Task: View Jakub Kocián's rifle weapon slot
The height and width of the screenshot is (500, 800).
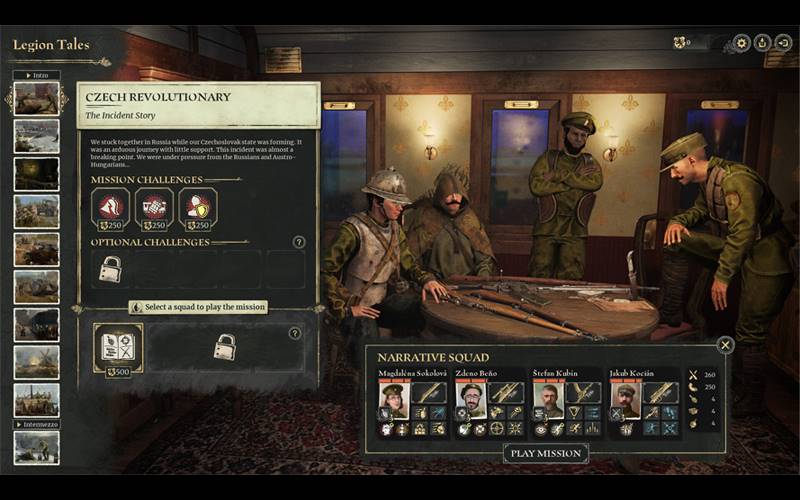Action: pos(659,393)
